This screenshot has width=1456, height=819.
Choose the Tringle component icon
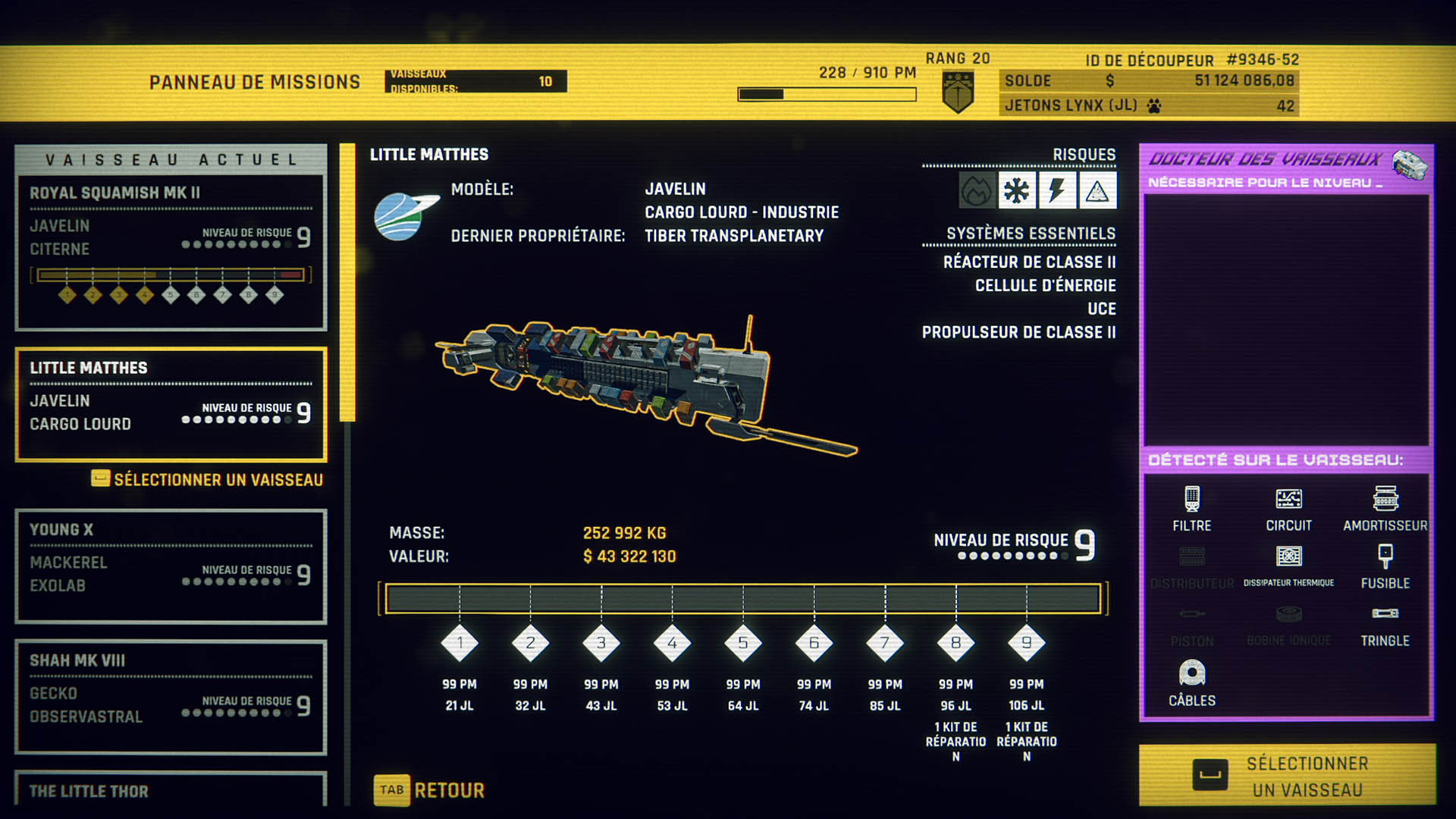click(x=1385, y=614)
